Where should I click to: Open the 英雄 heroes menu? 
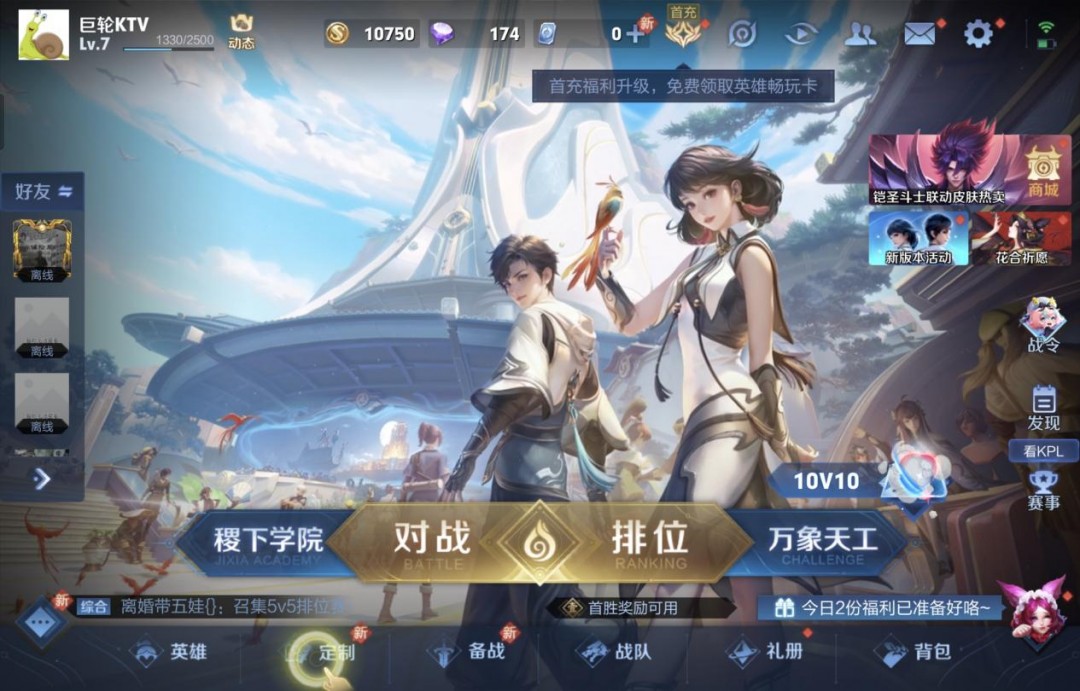coord(172,653)
